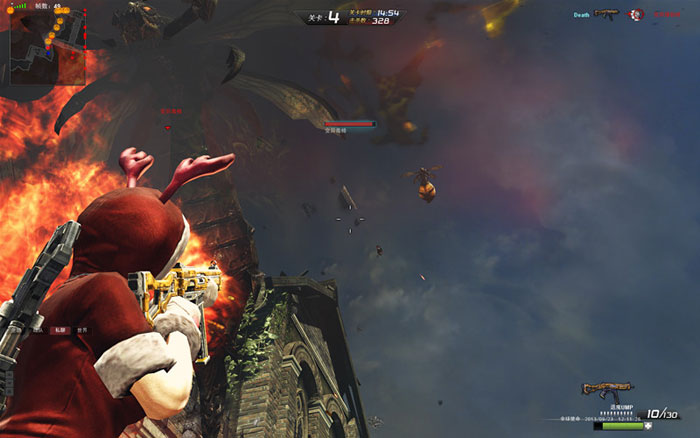Select the 私聊 private chat tab
Screen dimensions: 700x438
click(x=60, y=329)
